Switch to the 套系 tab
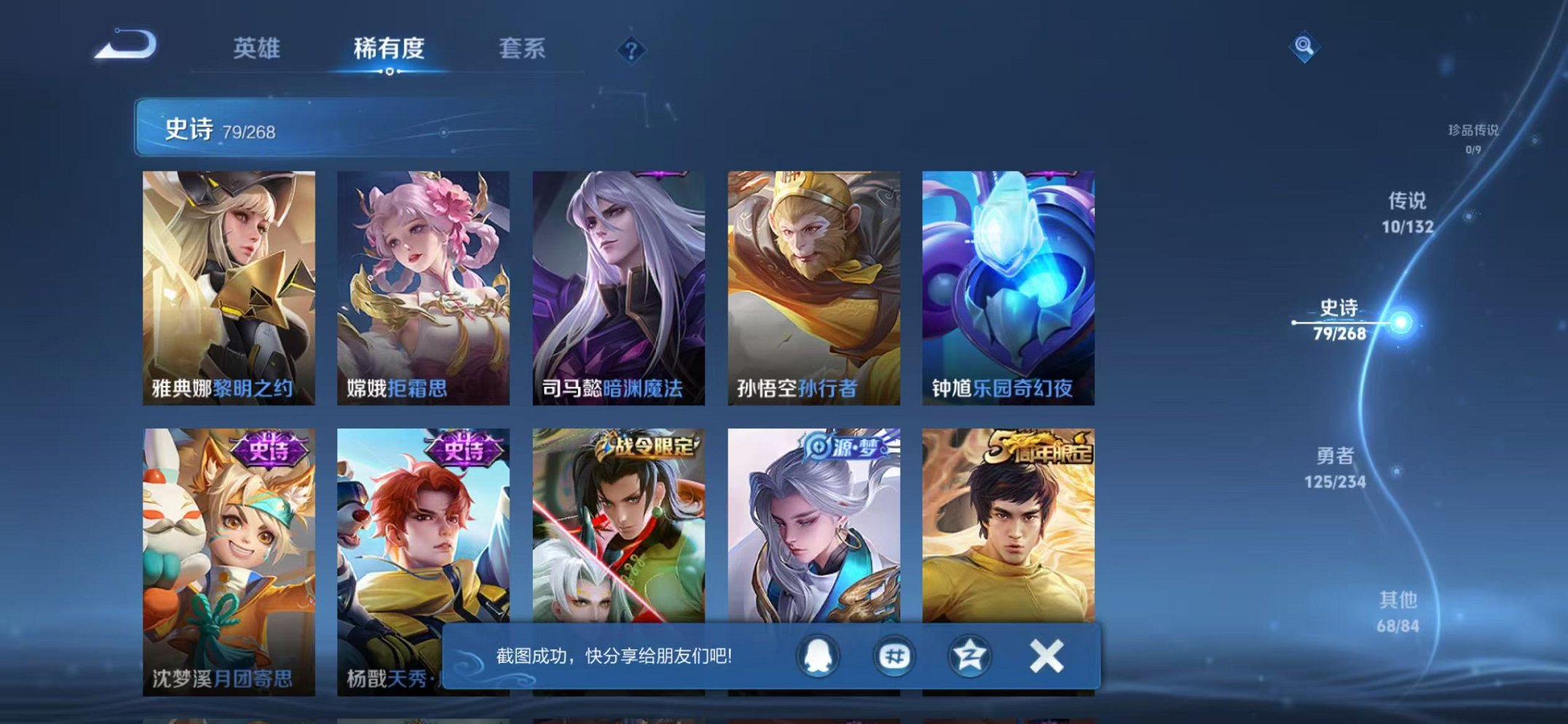The width and height of the screenshot is (1568, 724). pos(522,49)
